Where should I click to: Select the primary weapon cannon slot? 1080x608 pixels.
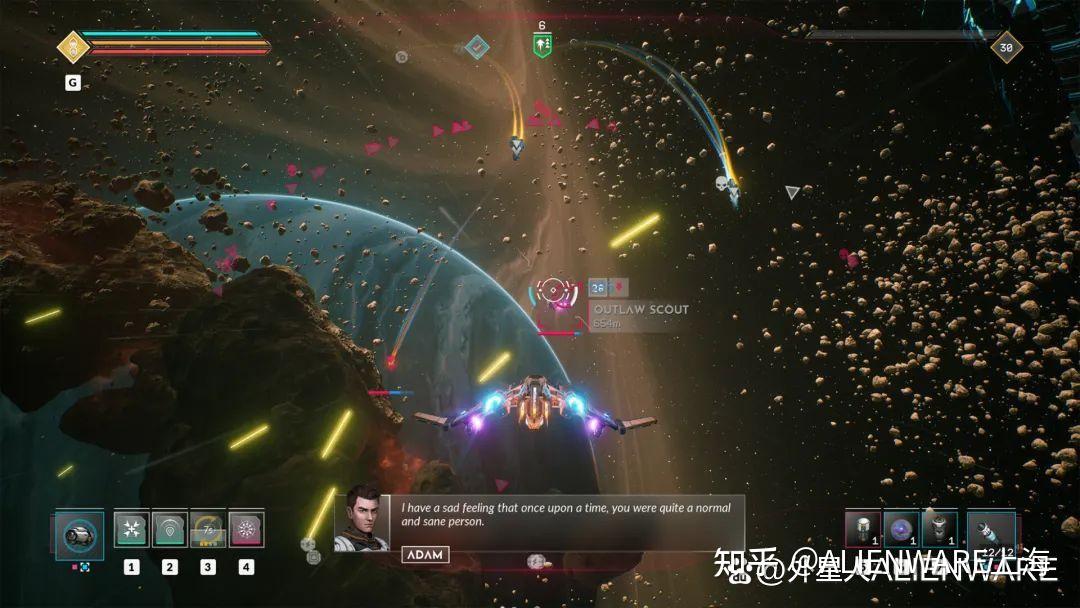(79, 534)
